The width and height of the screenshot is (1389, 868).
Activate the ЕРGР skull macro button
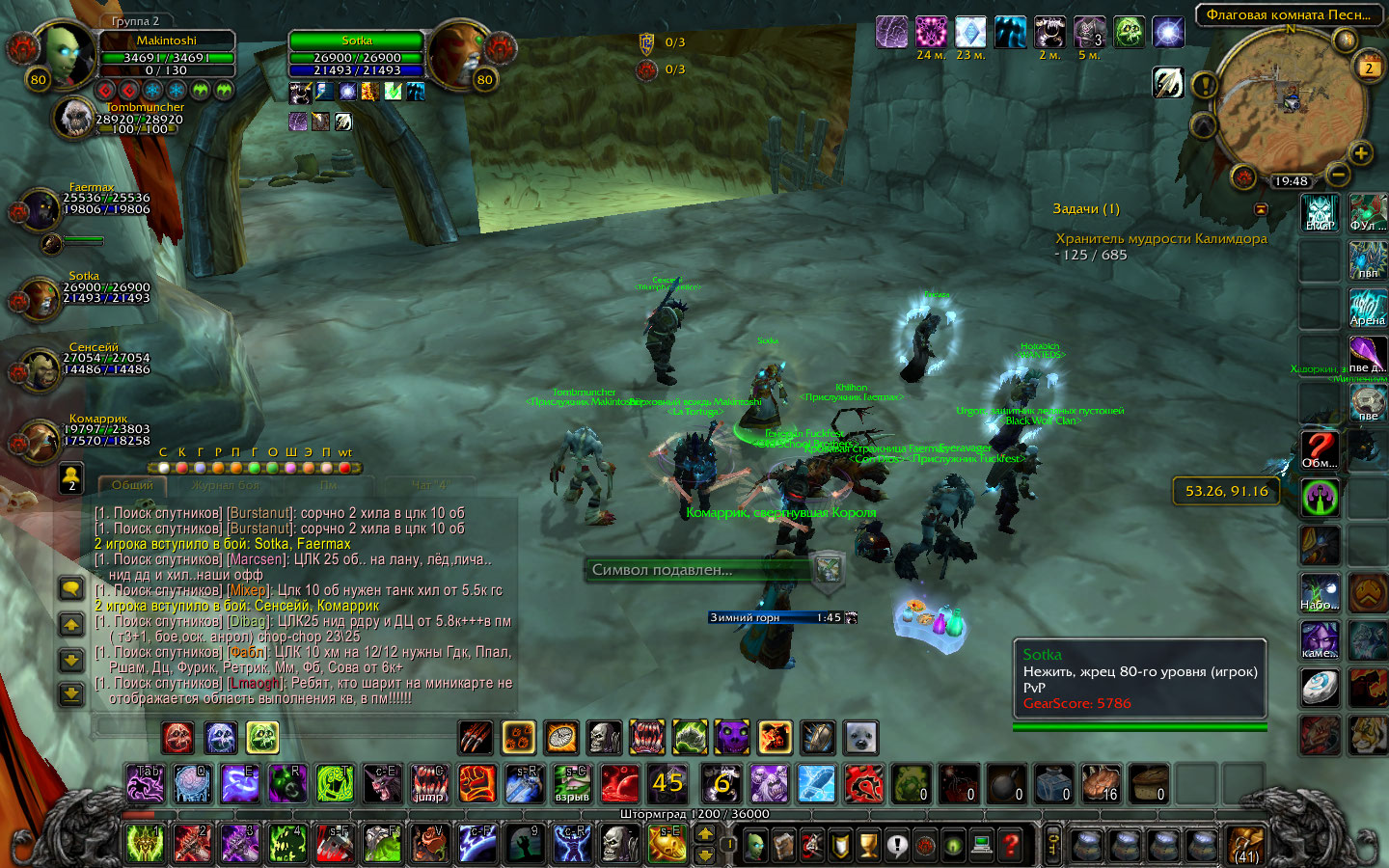[1320, 212]
